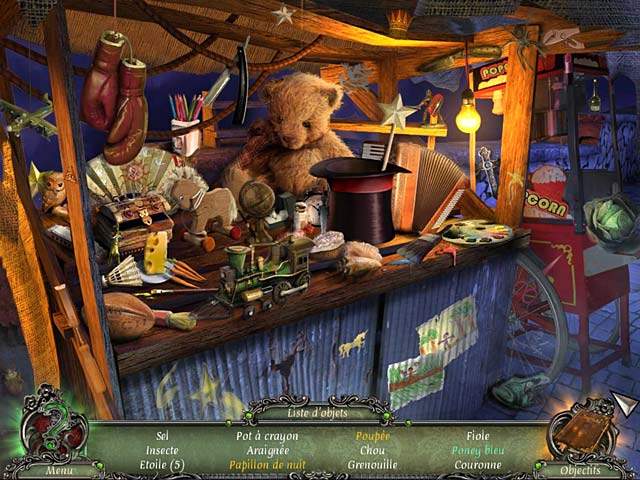Open the Menu button

(x=59, y=470)
